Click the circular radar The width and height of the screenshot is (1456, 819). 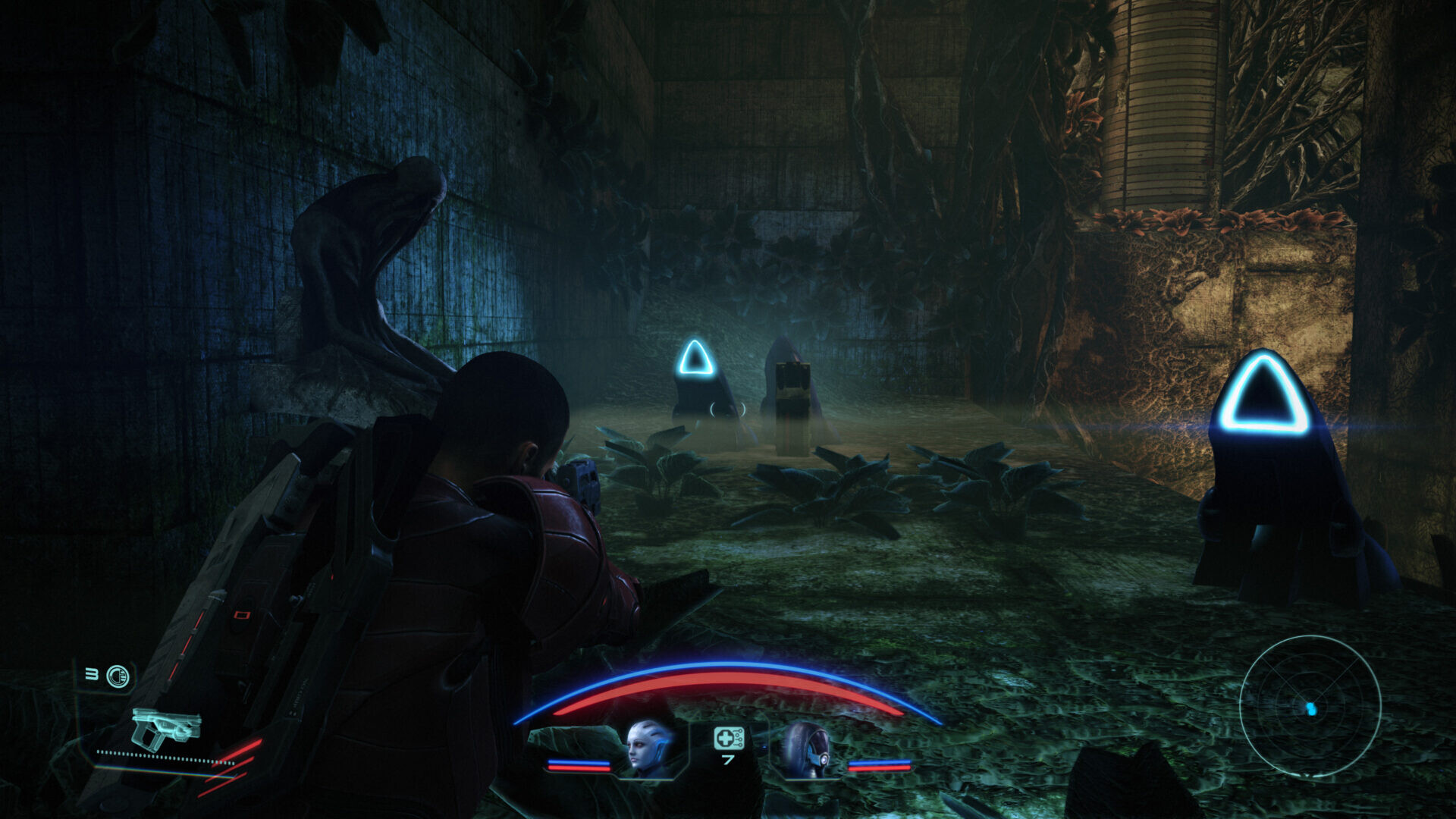1310,706
